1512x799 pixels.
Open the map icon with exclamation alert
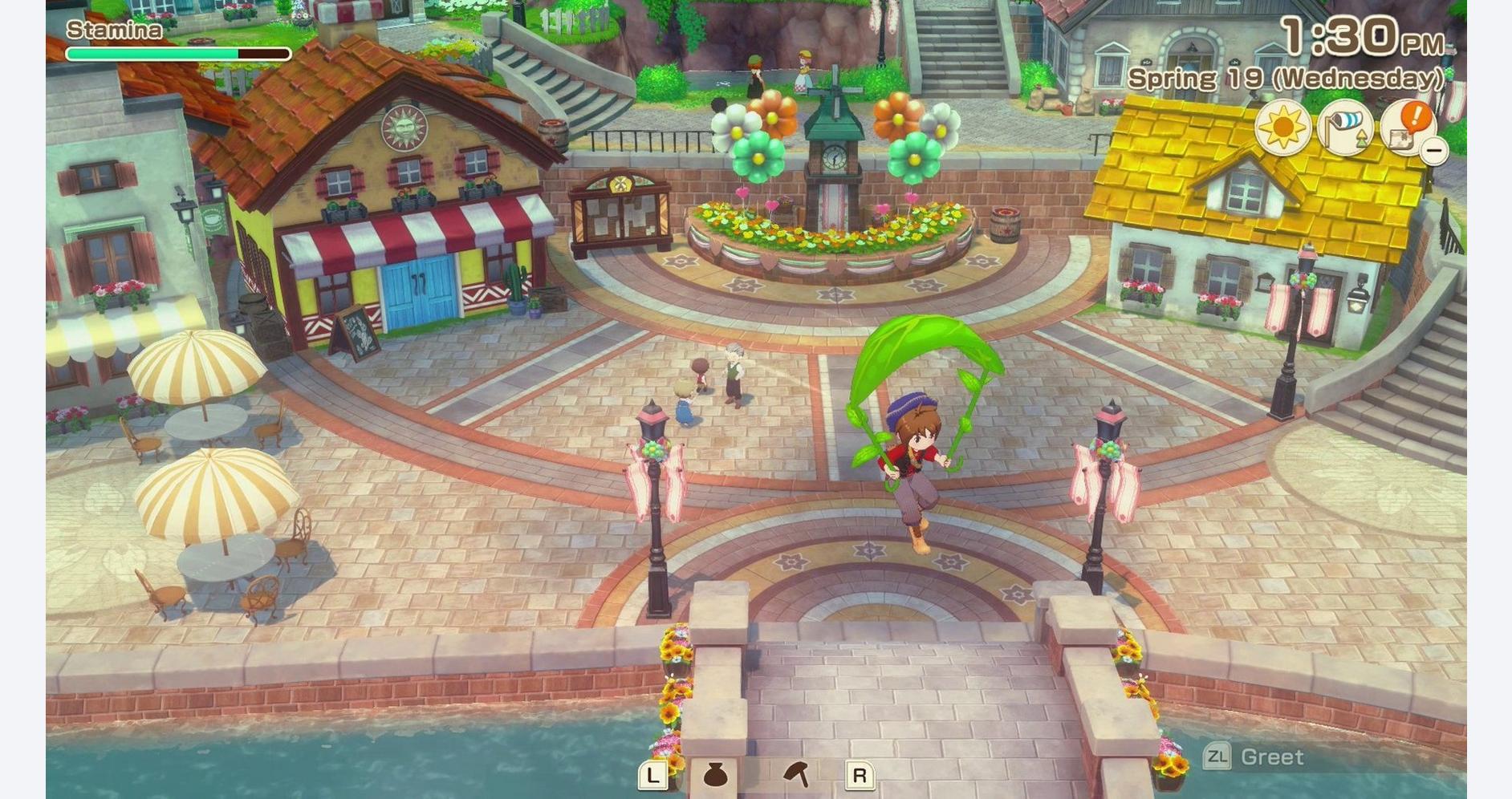click(1406, 128)
